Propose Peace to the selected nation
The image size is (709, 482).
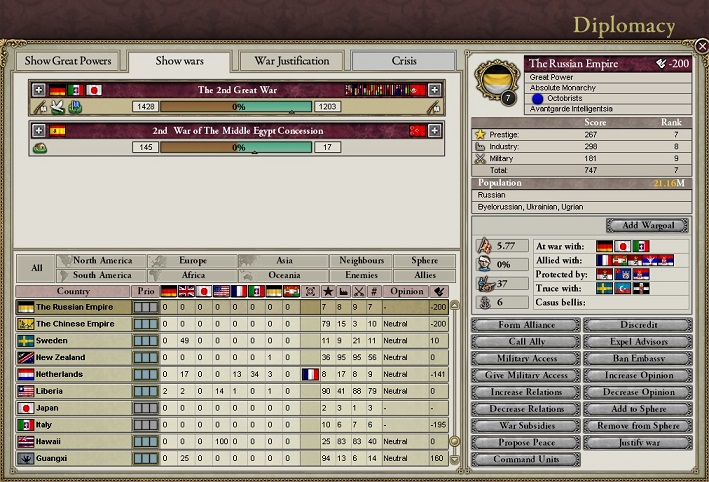point(524,443)
